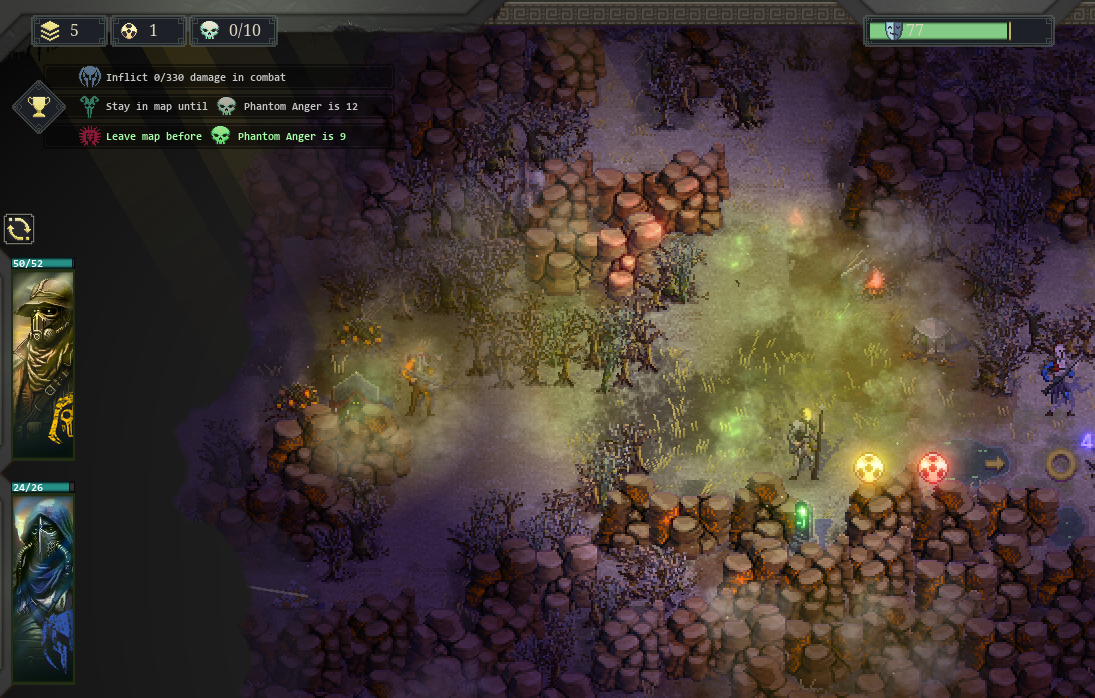Open the 'Inflict 0/330 damage in combat' objective
1095x698 pixels.
tap(195, 77)
